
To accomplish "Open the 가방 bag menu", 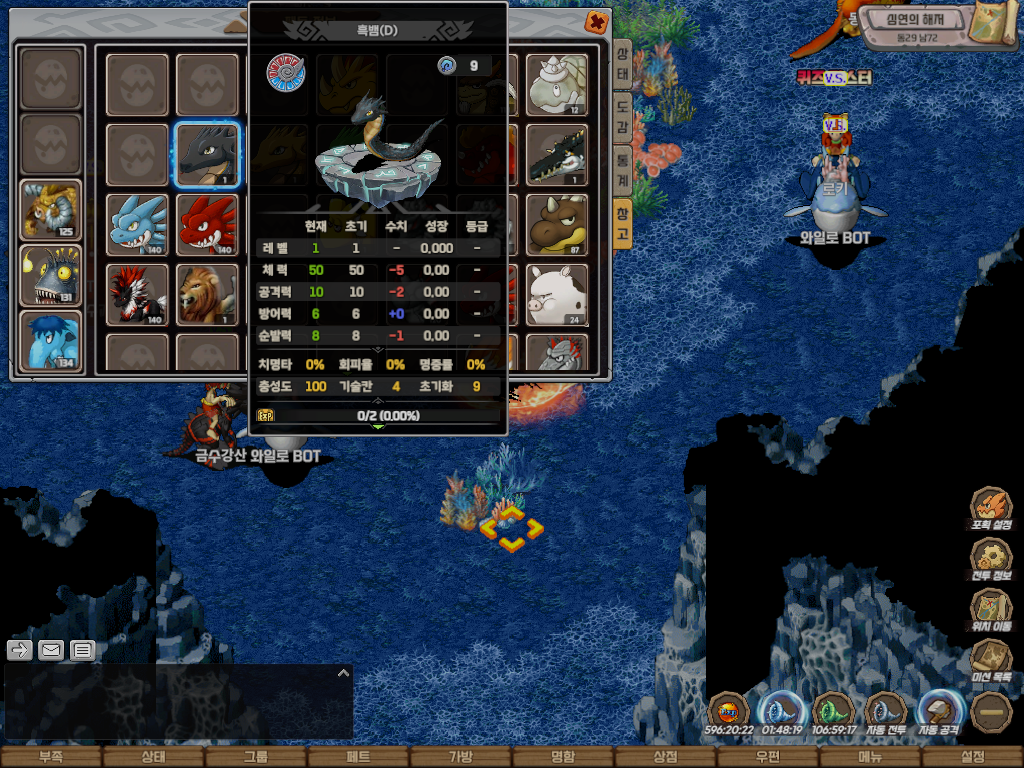I will pos(460,757).
